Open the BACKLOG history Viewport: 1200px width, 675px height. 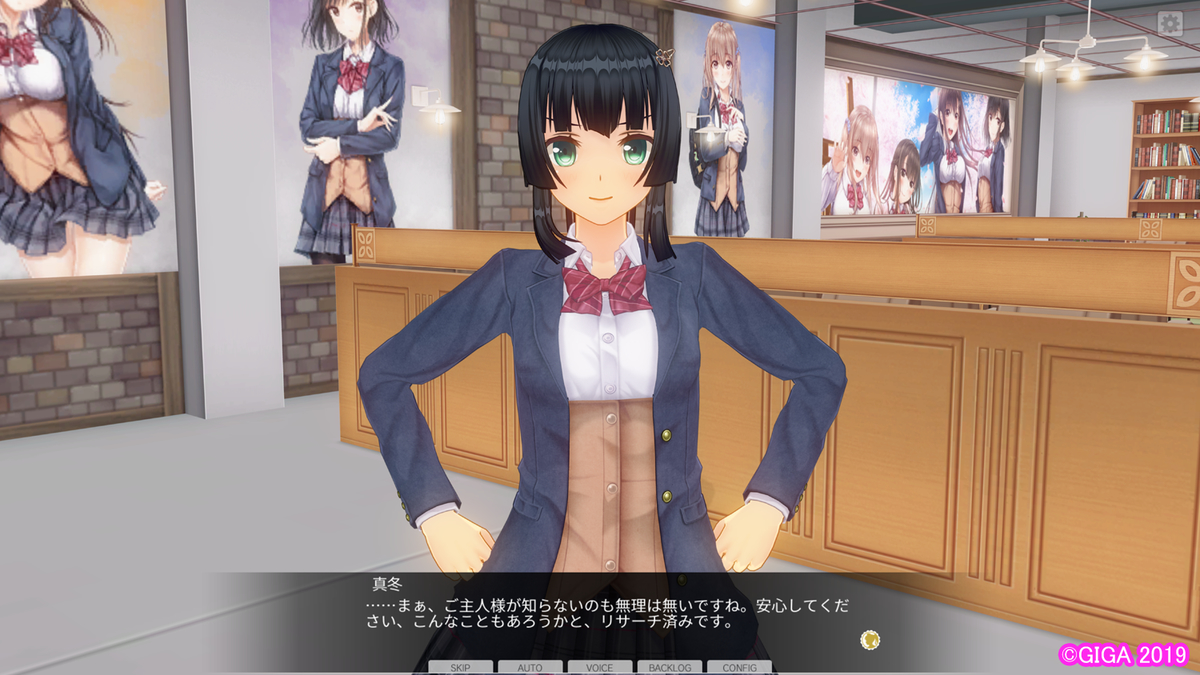click(x=669, y=667)
